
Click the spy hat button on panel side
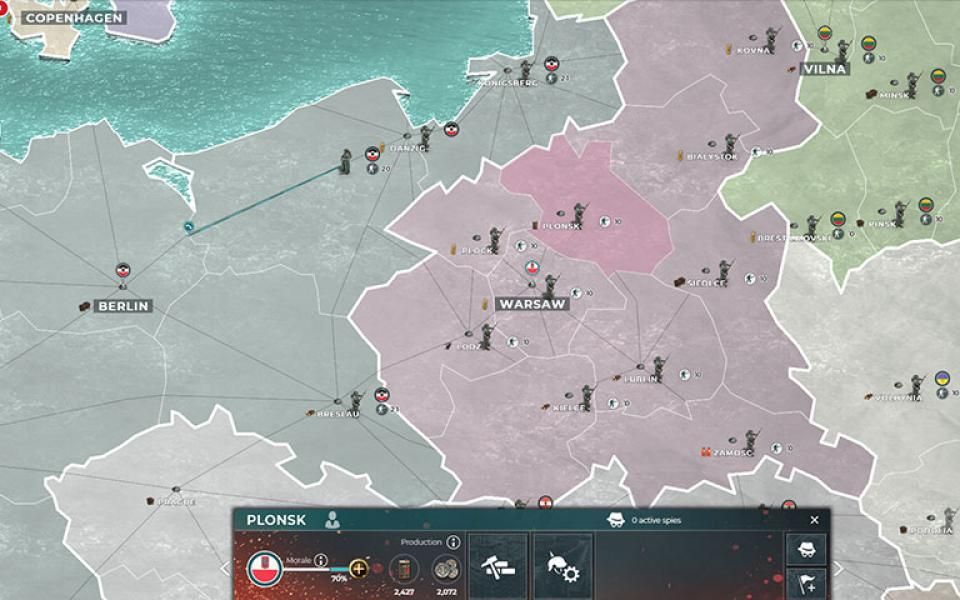pos(805,548)
